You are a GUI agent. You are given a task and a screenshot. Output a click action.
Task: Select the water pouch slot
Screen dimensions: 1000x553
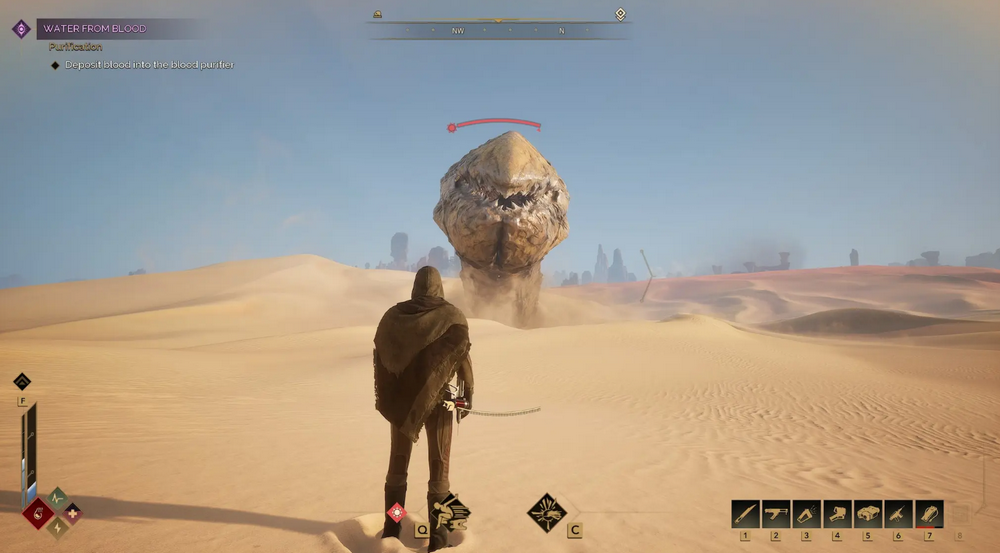(x=929, y=514)
